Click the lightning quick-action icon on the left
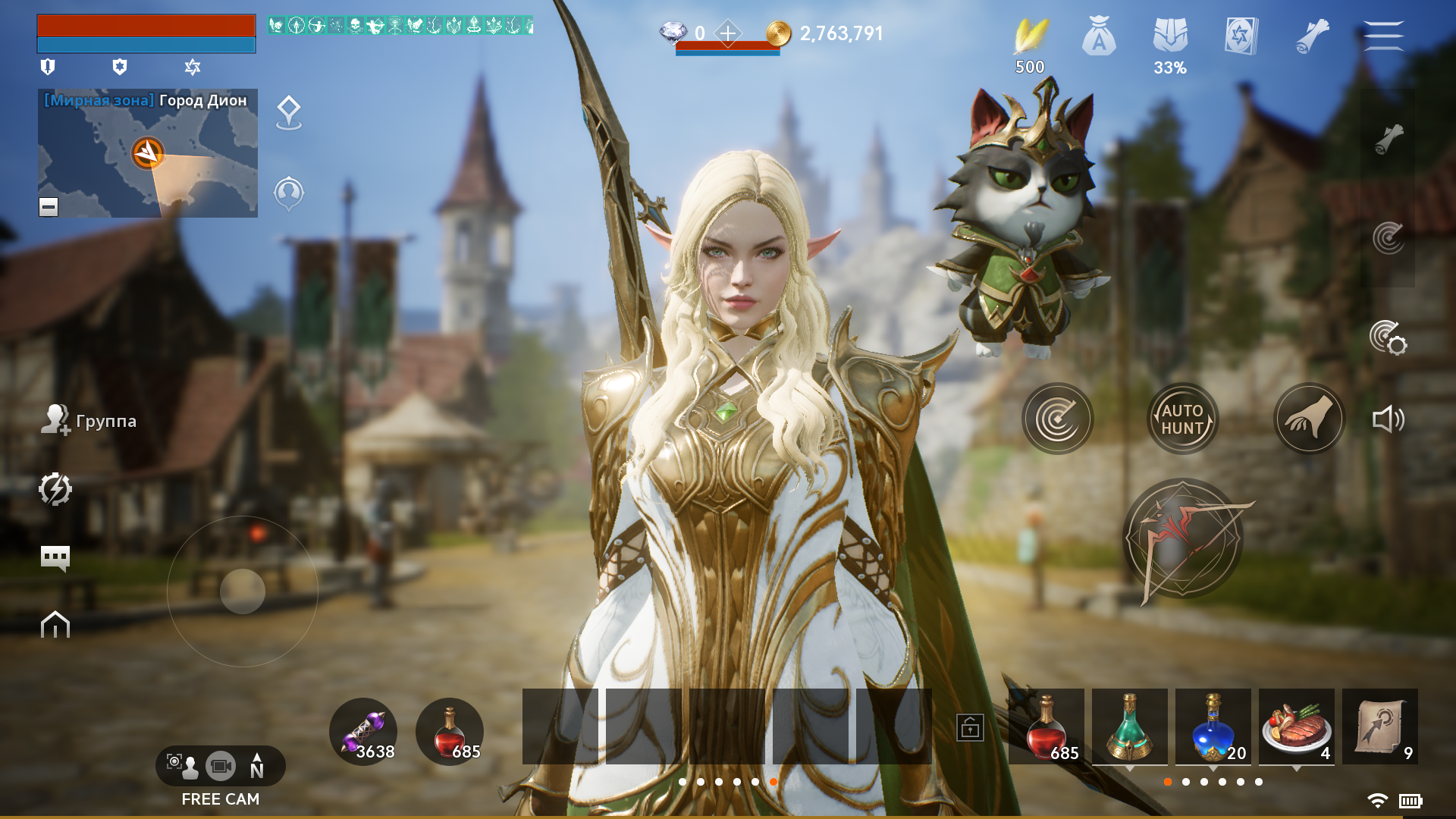1456x819 pixels. coord(57,489)
